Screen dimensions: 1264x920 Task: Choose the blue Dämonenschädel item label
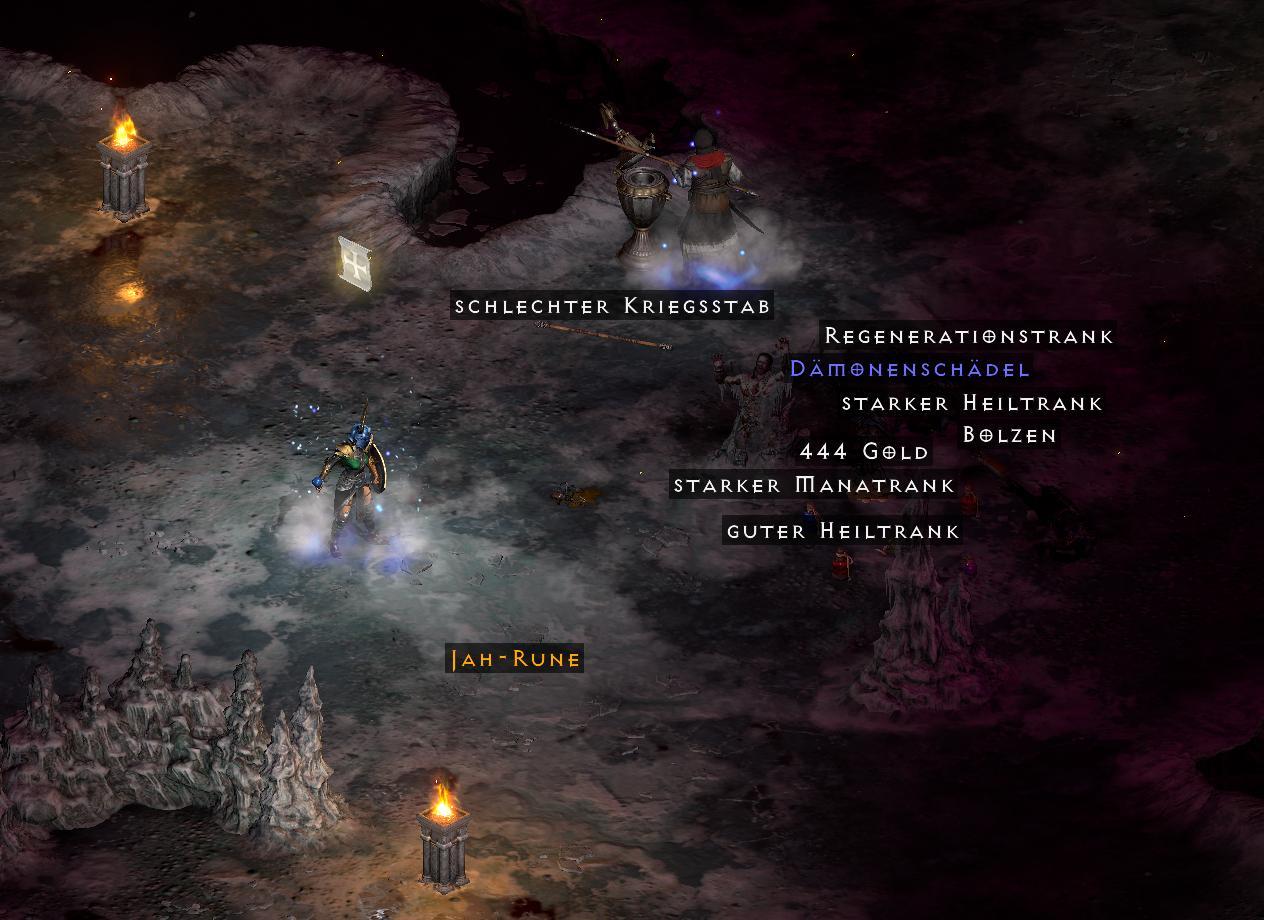909,369
